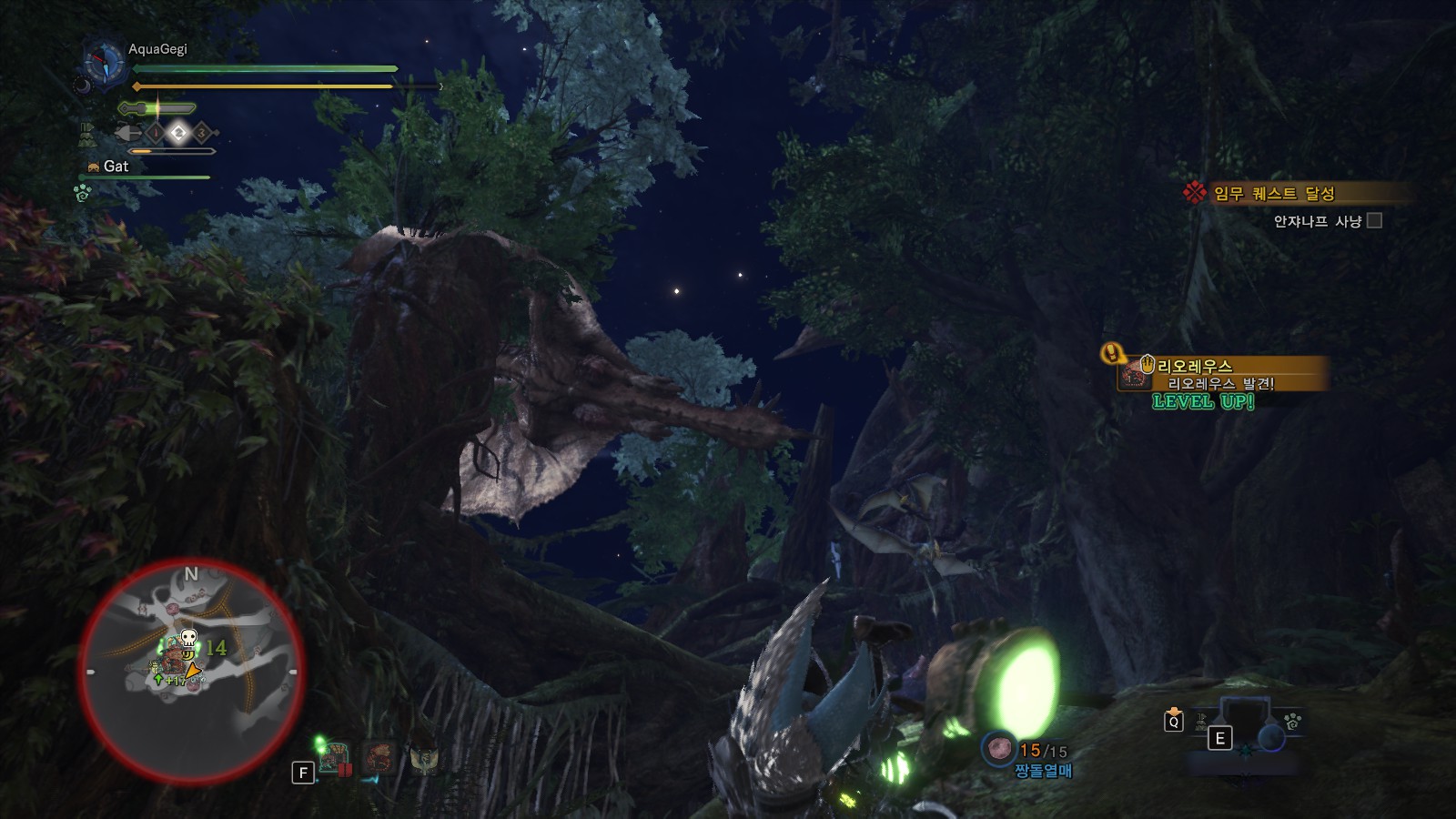Select the paw swirl icon in item bar
The height and width of the screenshot is (819, 1456).
click(x=1292, y=721)
